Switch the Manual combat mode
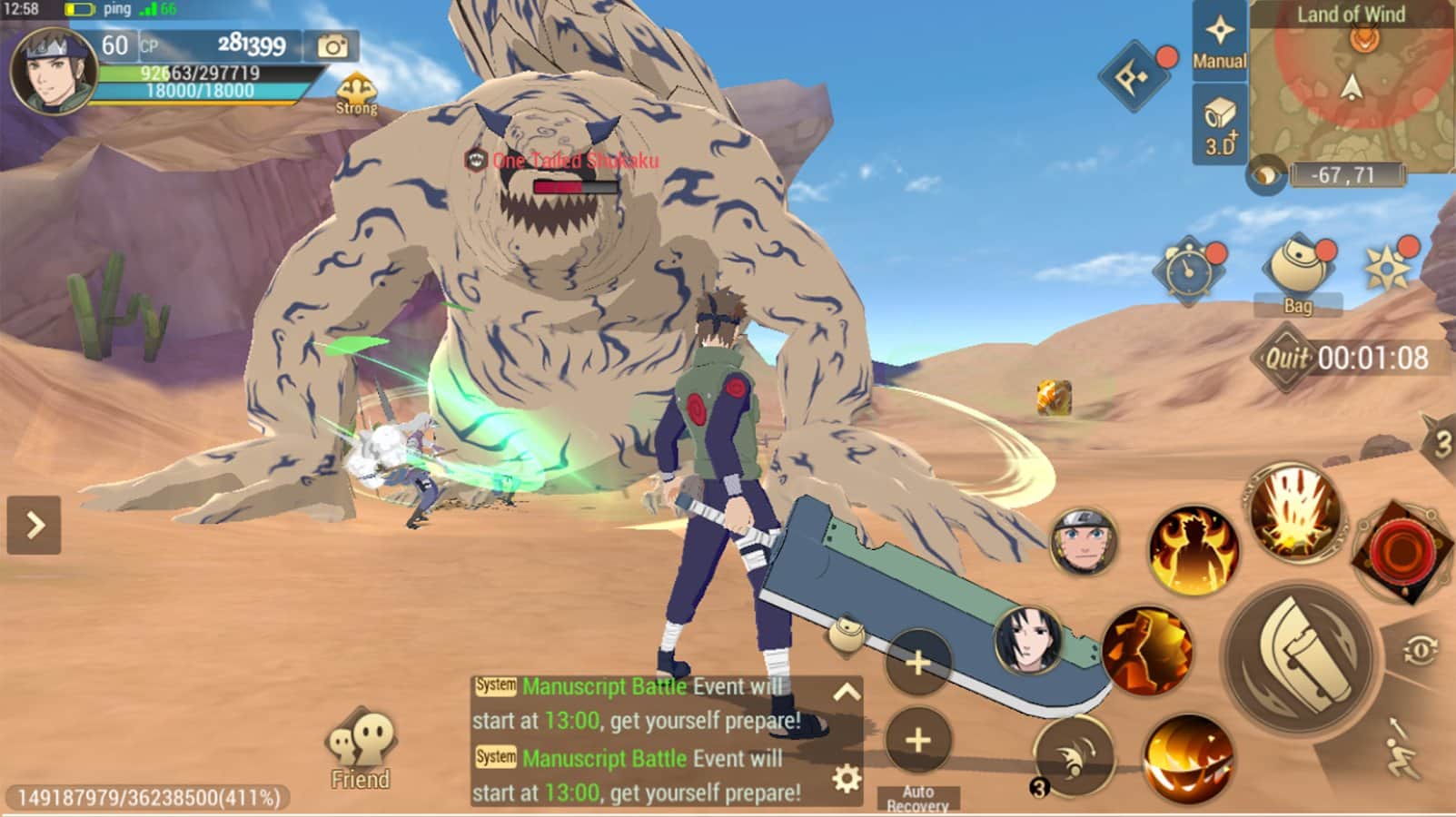Screen dimensions: 1456x817 (1219, 40)
